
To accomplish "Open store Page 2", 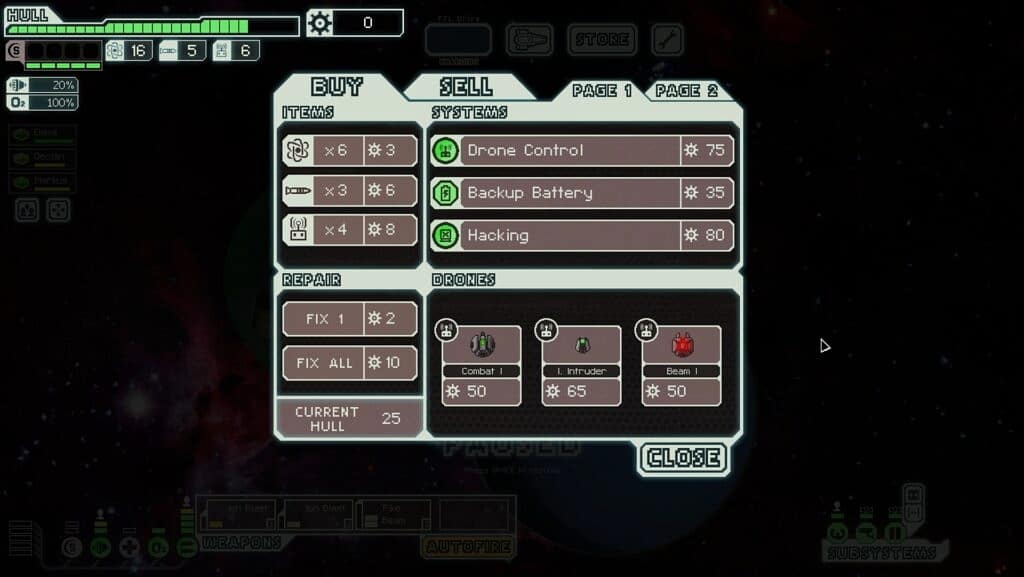I will [x=687, y=91].
